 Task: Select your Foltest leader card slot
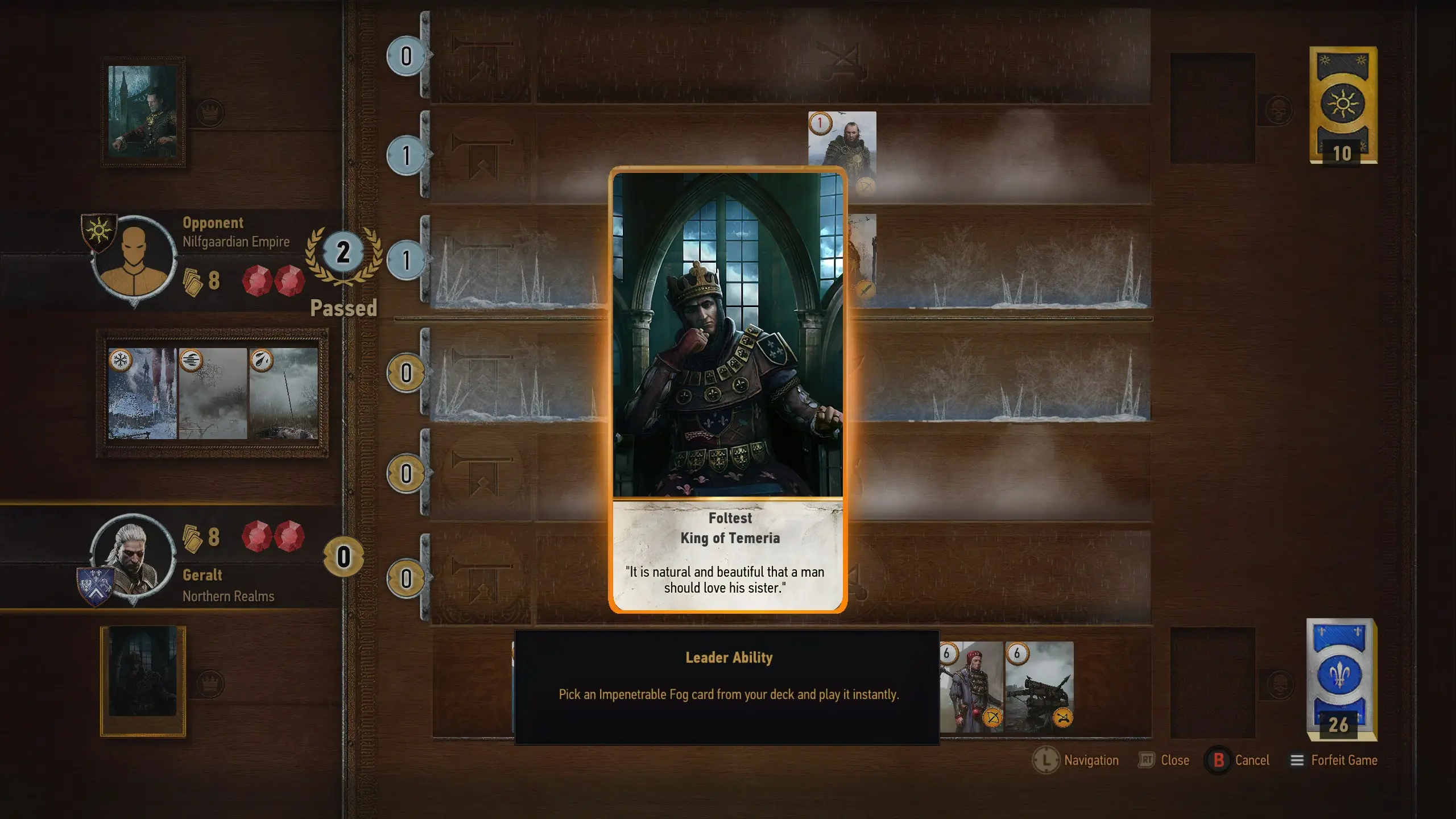[143, 680]
